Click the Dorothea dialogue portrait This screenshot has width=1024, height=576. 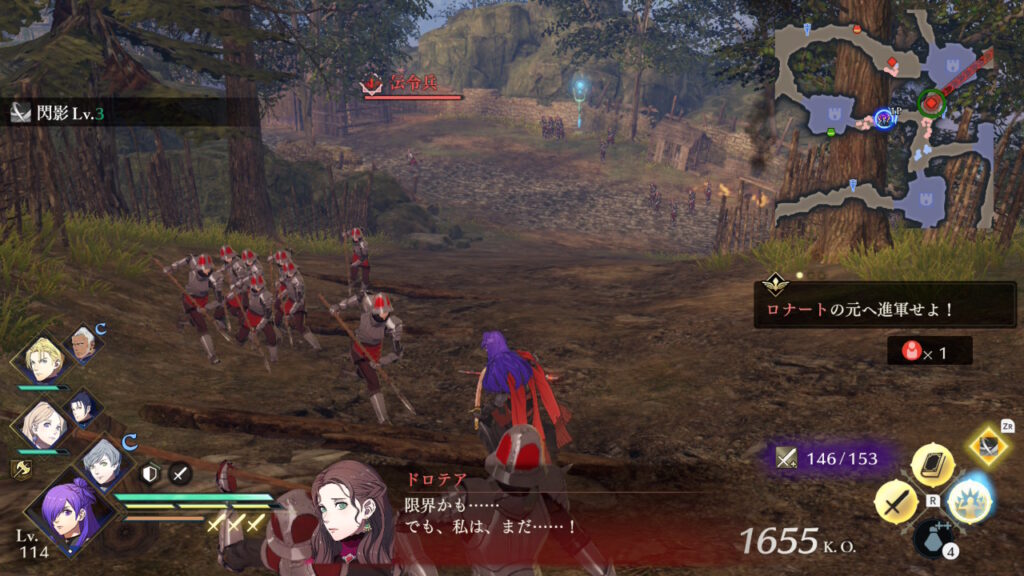tap(347, 515)
